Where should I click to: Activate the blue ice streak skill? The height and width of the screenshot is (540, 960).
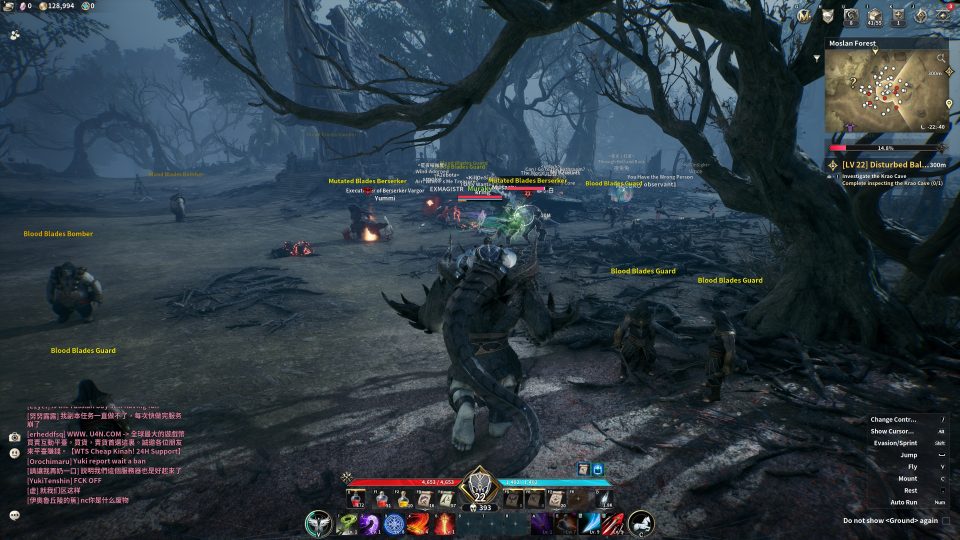coord(589,524)
